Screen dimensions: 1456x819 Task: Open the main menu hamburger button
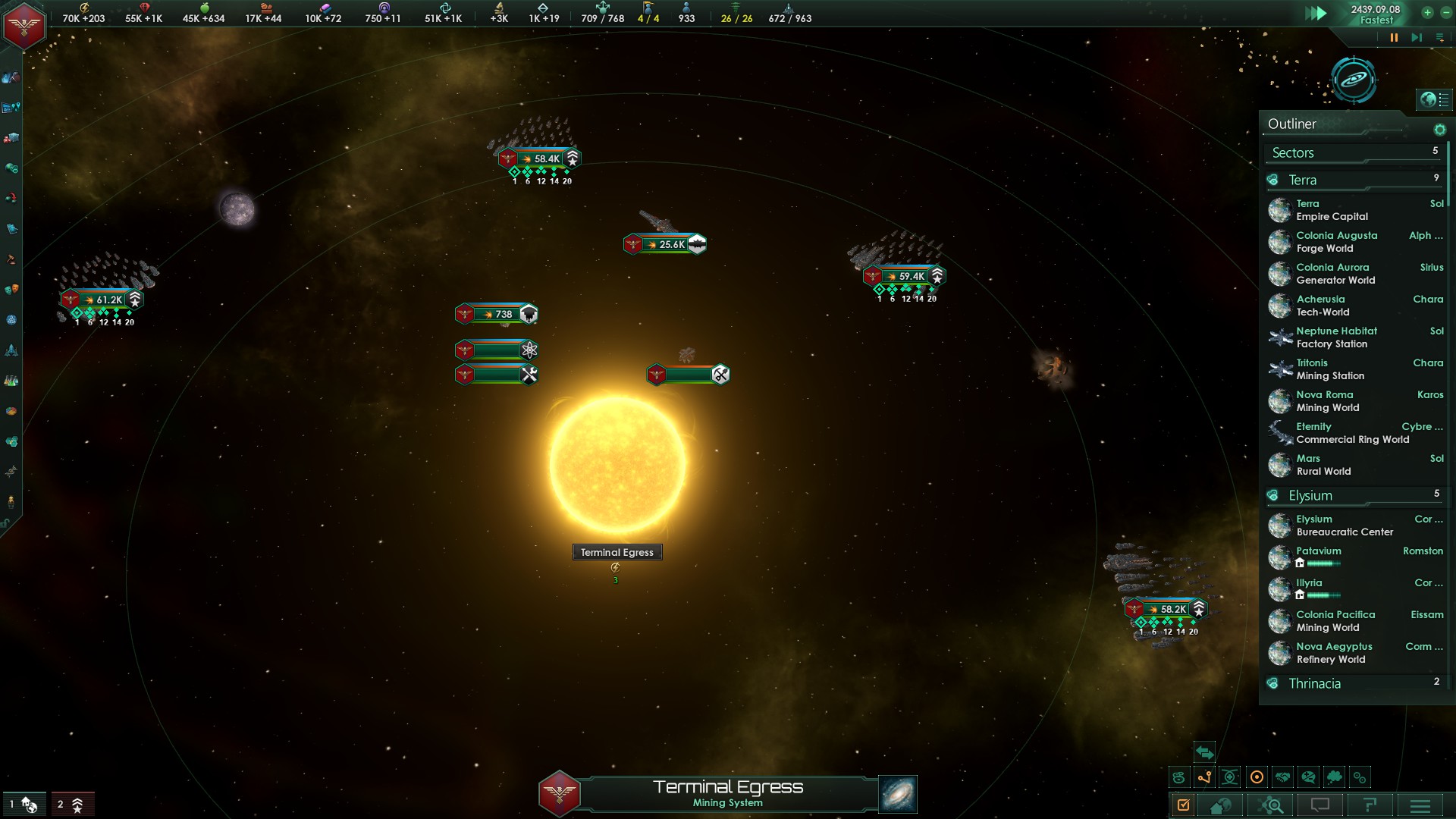pos(1420,805)
